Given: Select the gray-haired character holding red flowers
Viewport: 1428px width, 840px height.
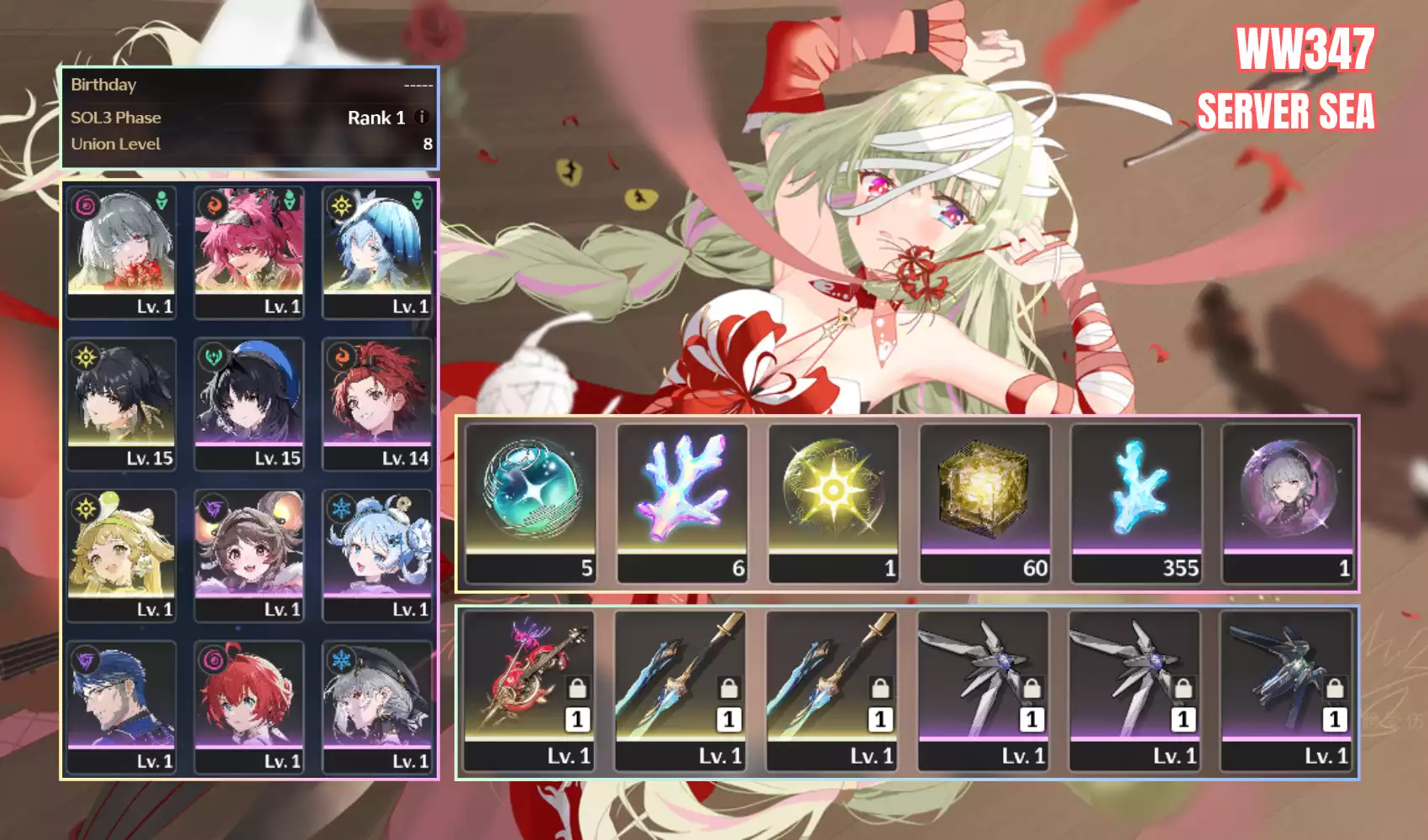Looking at the screenshot, I should click(x=122, y=250).
